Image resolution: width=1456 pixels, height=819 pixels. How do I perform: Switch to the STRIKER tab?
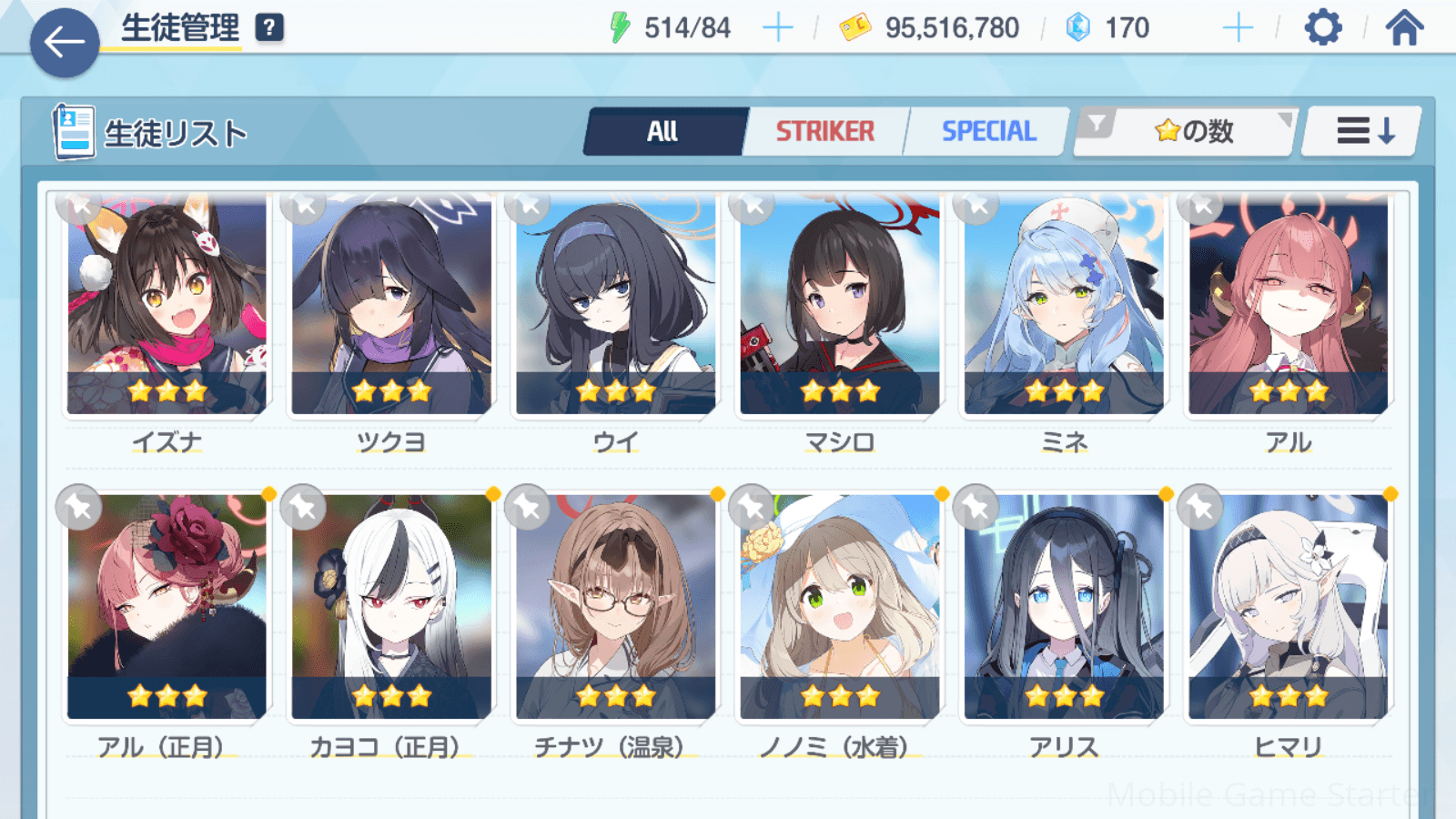(824, 132)
